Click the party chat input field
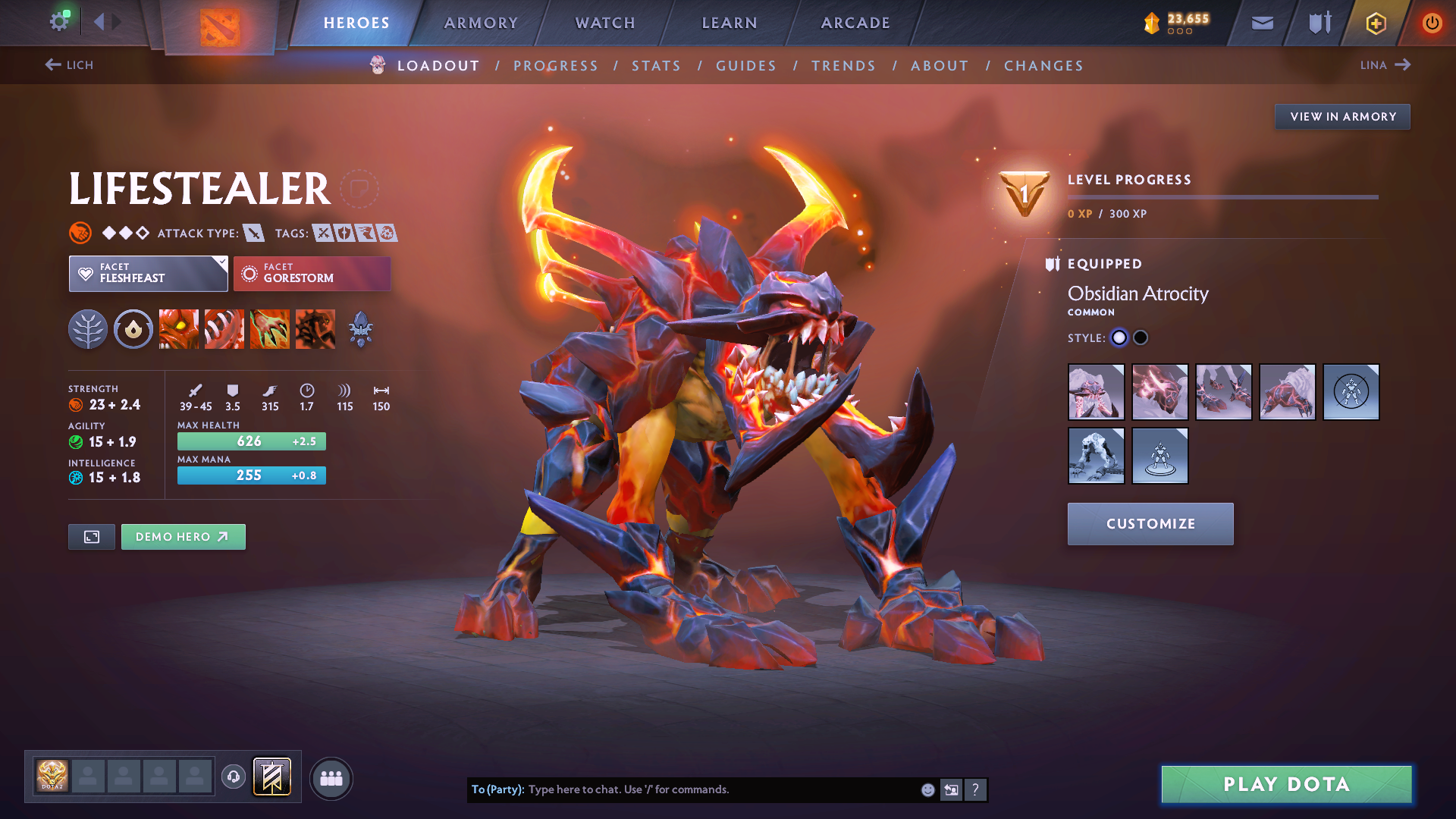Image resolution: width=1456 pixels, height=819 pixels. (720, 789)
